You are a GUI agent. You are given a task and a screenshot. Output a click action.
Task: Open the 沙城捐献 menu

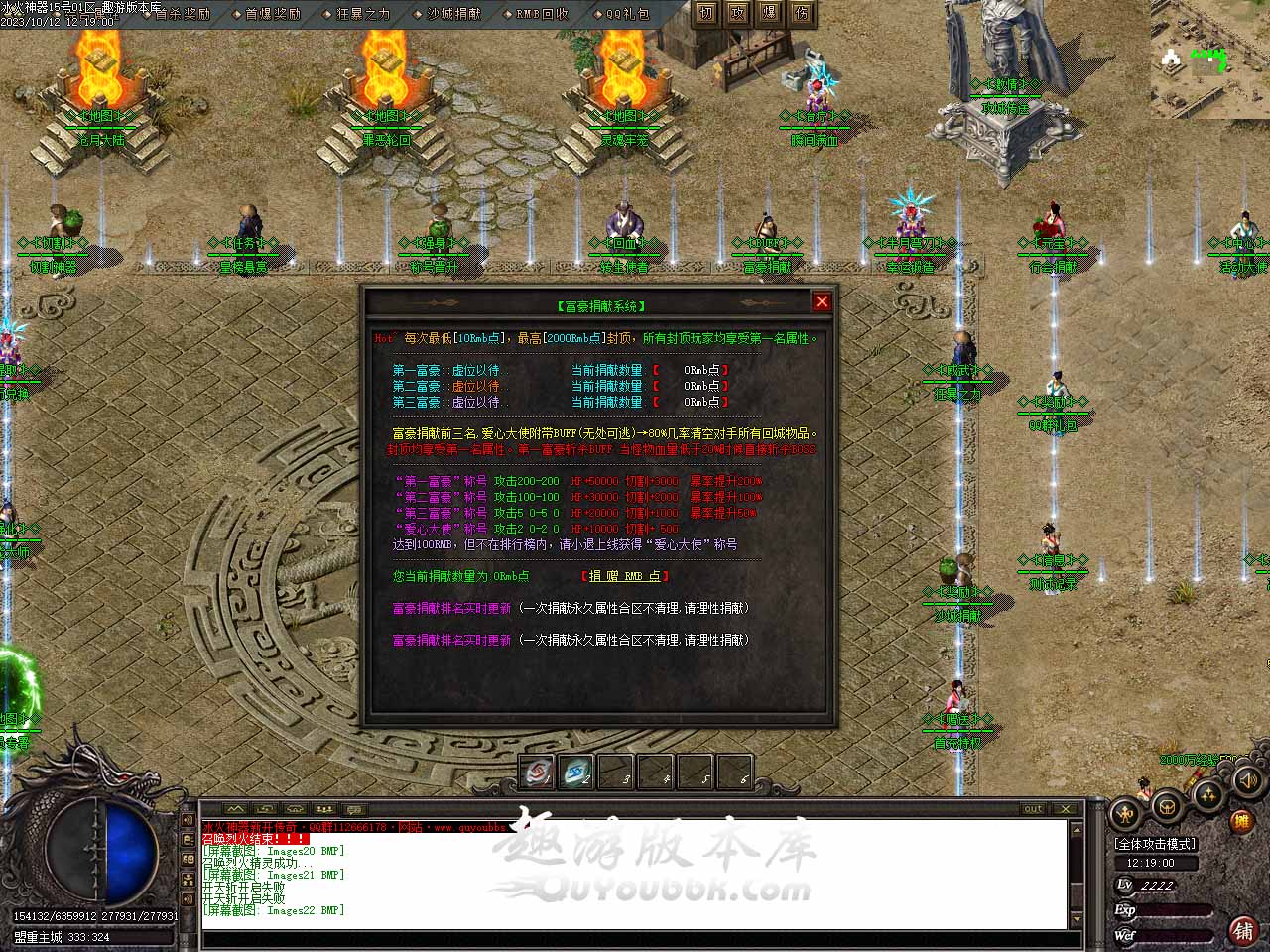point(453,14)
